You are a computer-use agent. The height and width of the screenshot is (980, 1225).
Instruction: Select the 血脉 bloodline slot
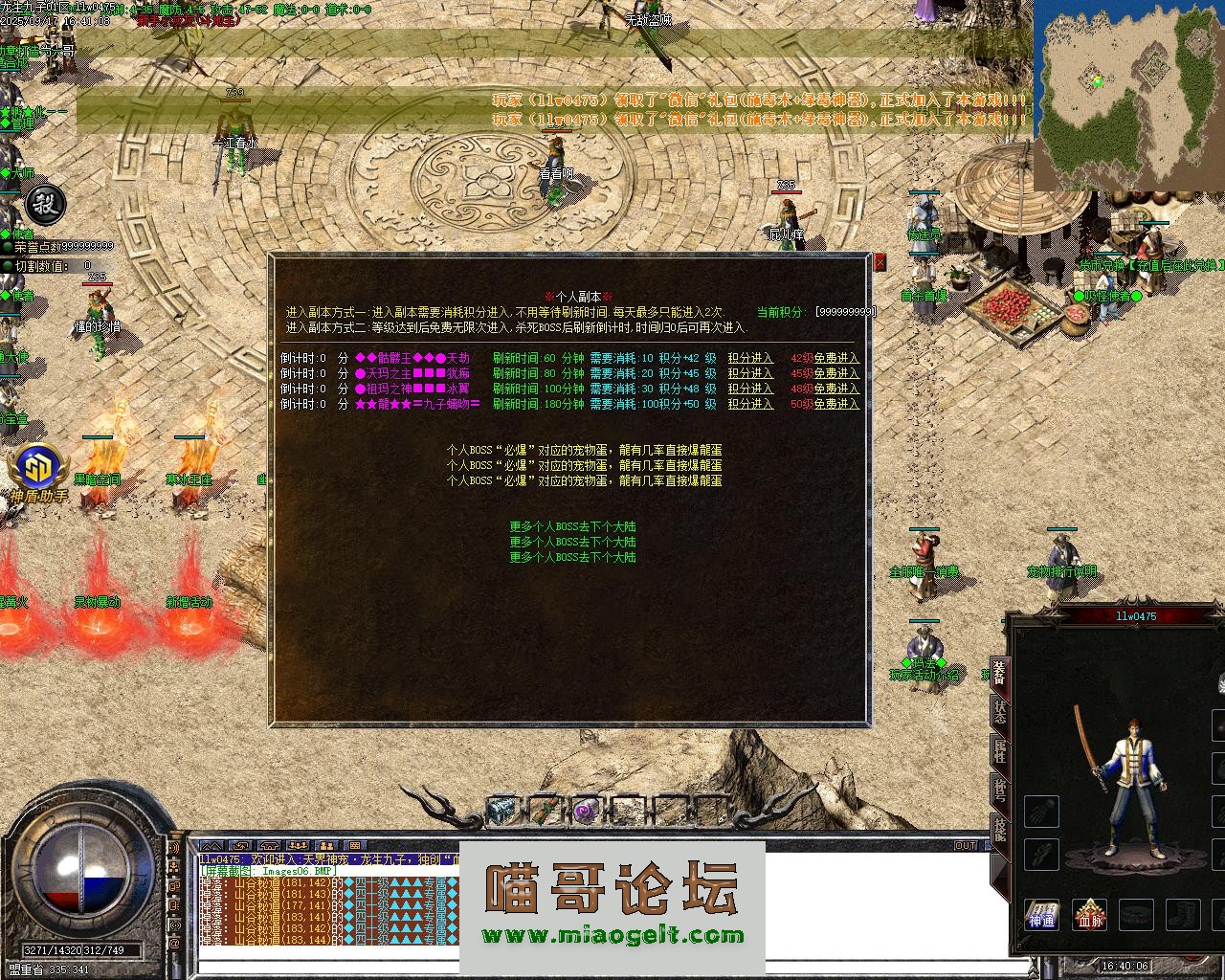coord(1089,915)
